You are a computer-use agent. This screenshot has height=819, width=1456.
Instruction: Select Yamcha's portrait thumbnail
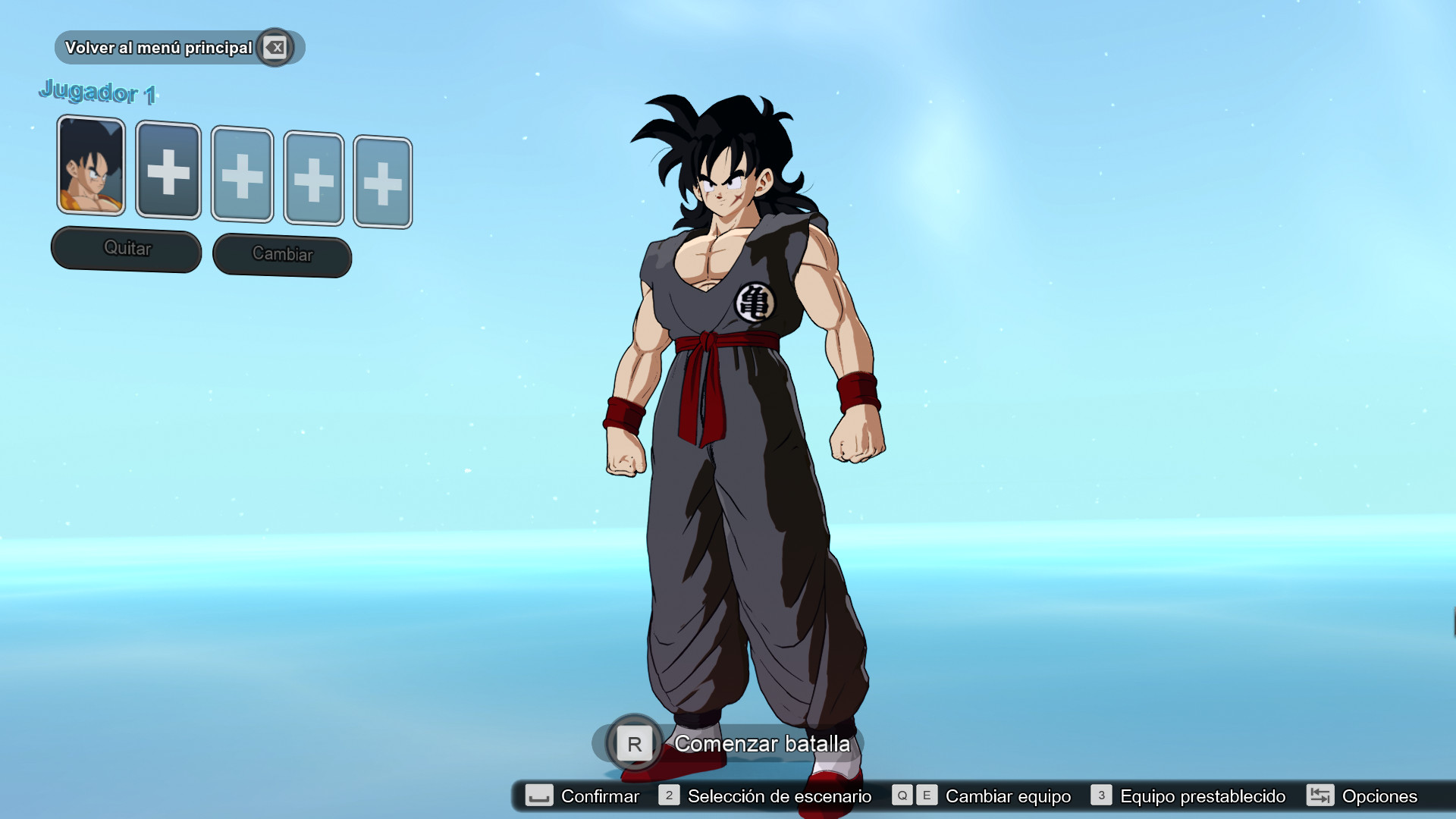90,168
